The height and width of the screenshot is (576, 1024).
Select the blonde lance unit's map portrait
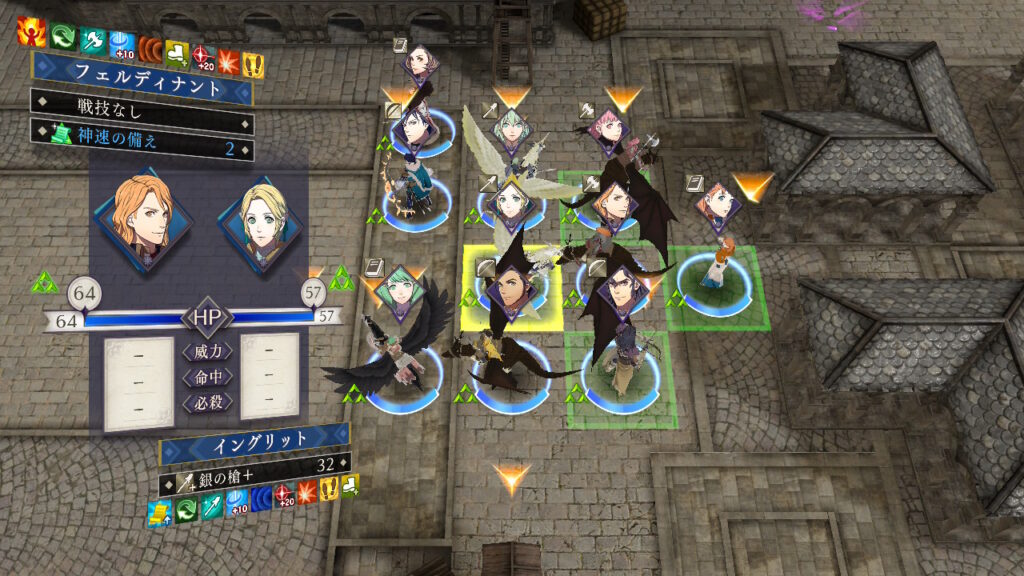pos(510,203)
